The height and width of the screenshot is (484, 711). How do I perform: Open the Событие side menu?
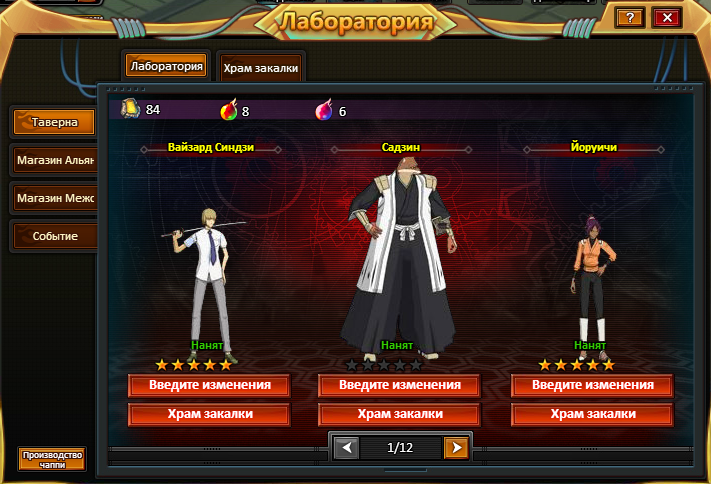[x=54, y=236]
